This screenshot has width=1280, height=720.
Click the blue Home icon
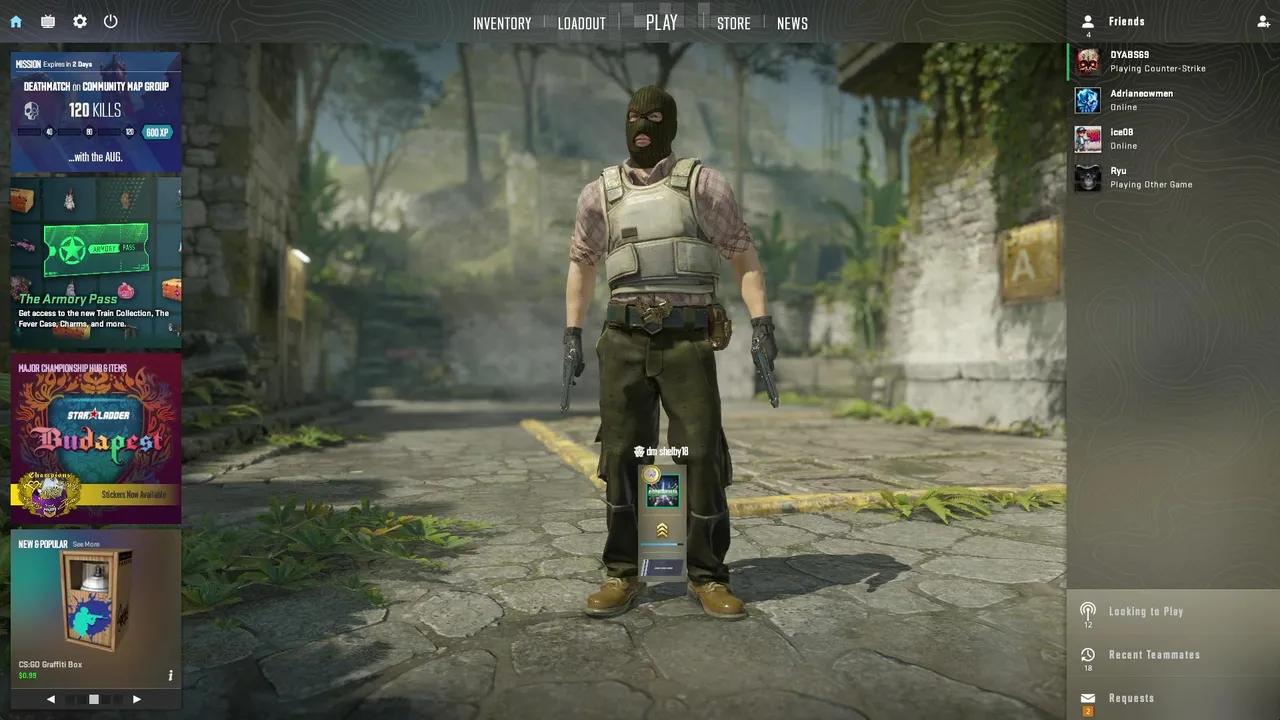pos(15,21)
